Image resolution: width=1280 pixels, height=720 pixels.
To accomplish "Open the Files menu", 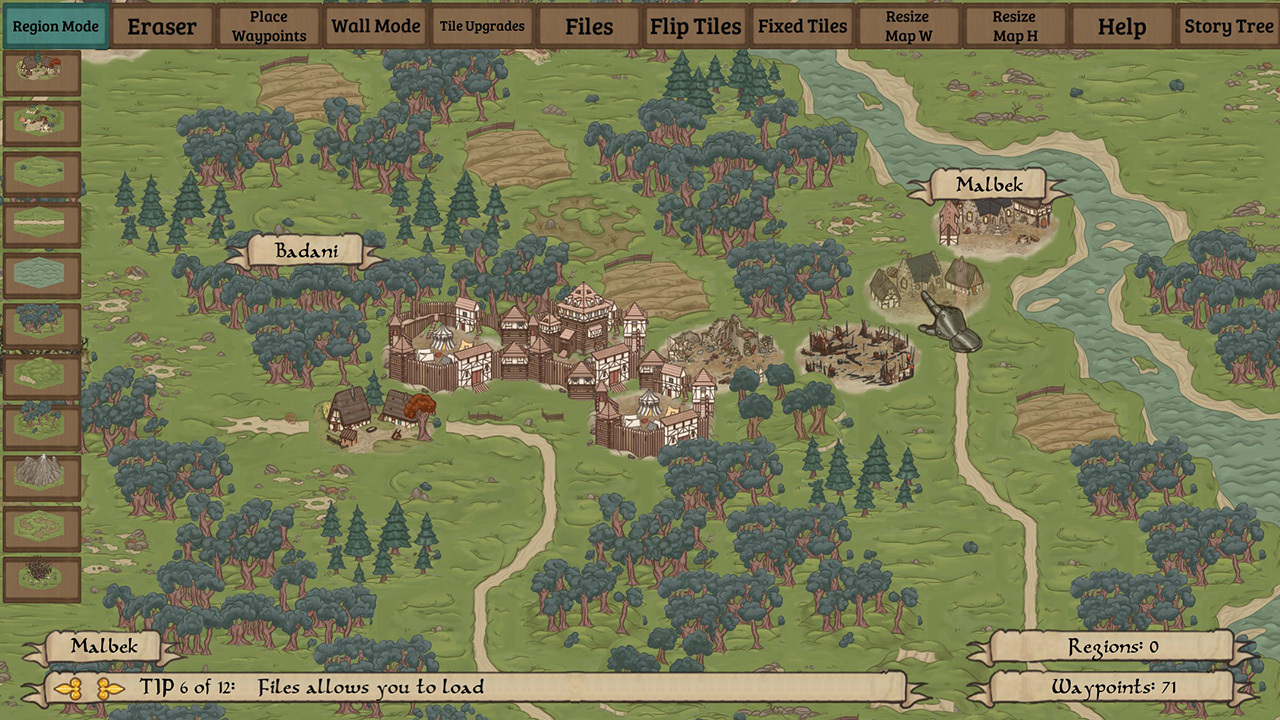I will tap(589, 26).
